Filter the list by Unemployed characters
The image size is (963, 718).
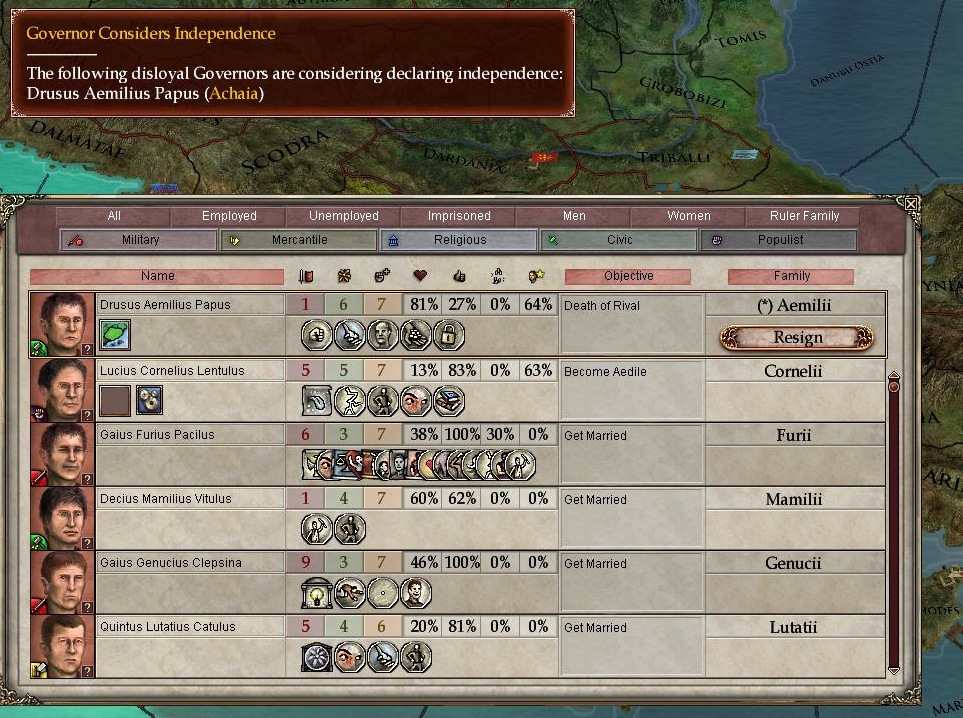344,216
